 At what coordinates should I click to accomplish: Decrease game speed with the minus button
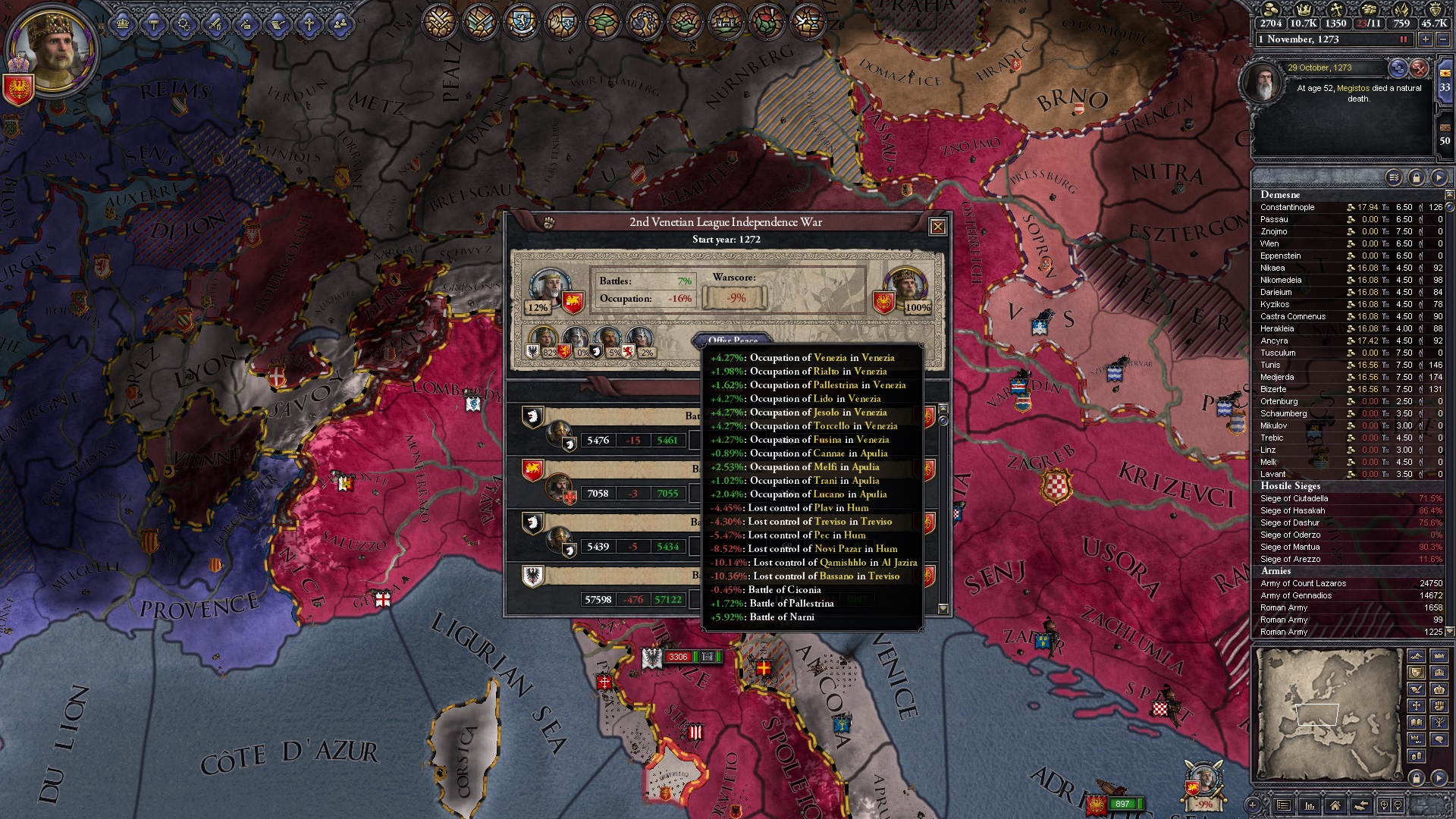[x=1444, y=39]
